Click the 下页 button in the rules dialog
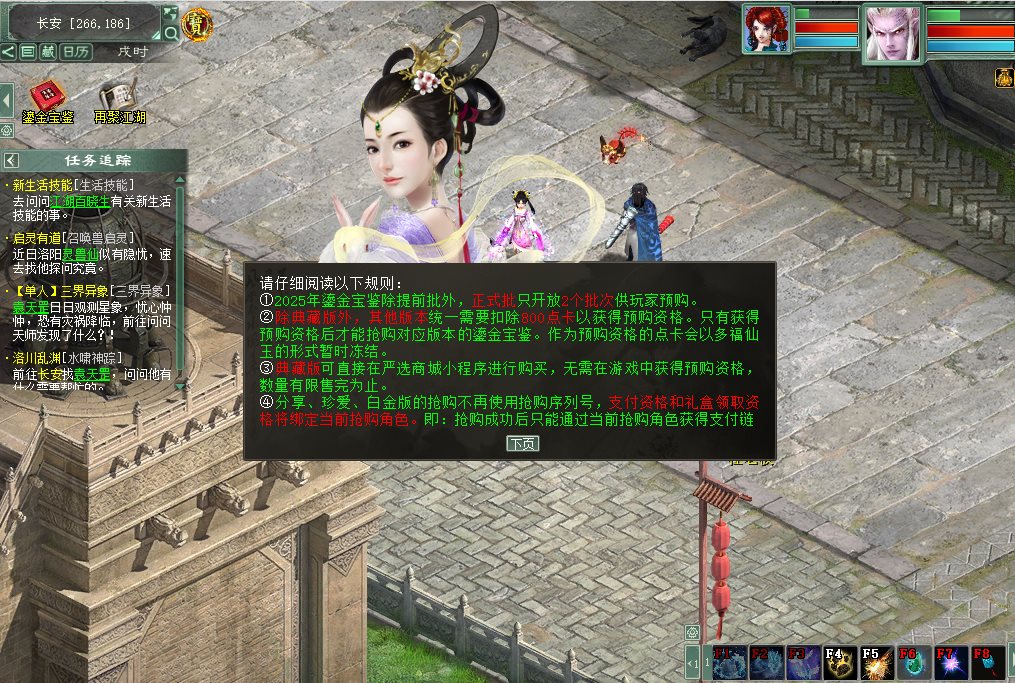Viewport: 1015px width, 683px height. (522, 444)
